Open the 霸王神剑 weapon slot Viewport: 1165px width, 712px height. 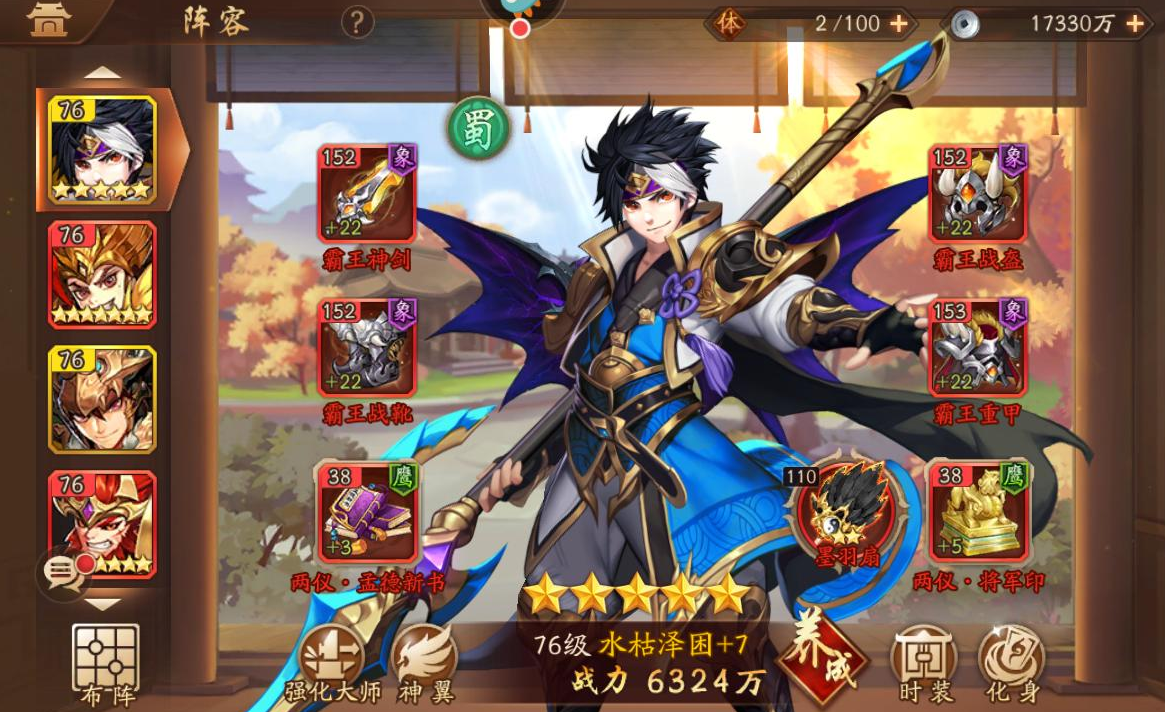(x=367, y=194)
